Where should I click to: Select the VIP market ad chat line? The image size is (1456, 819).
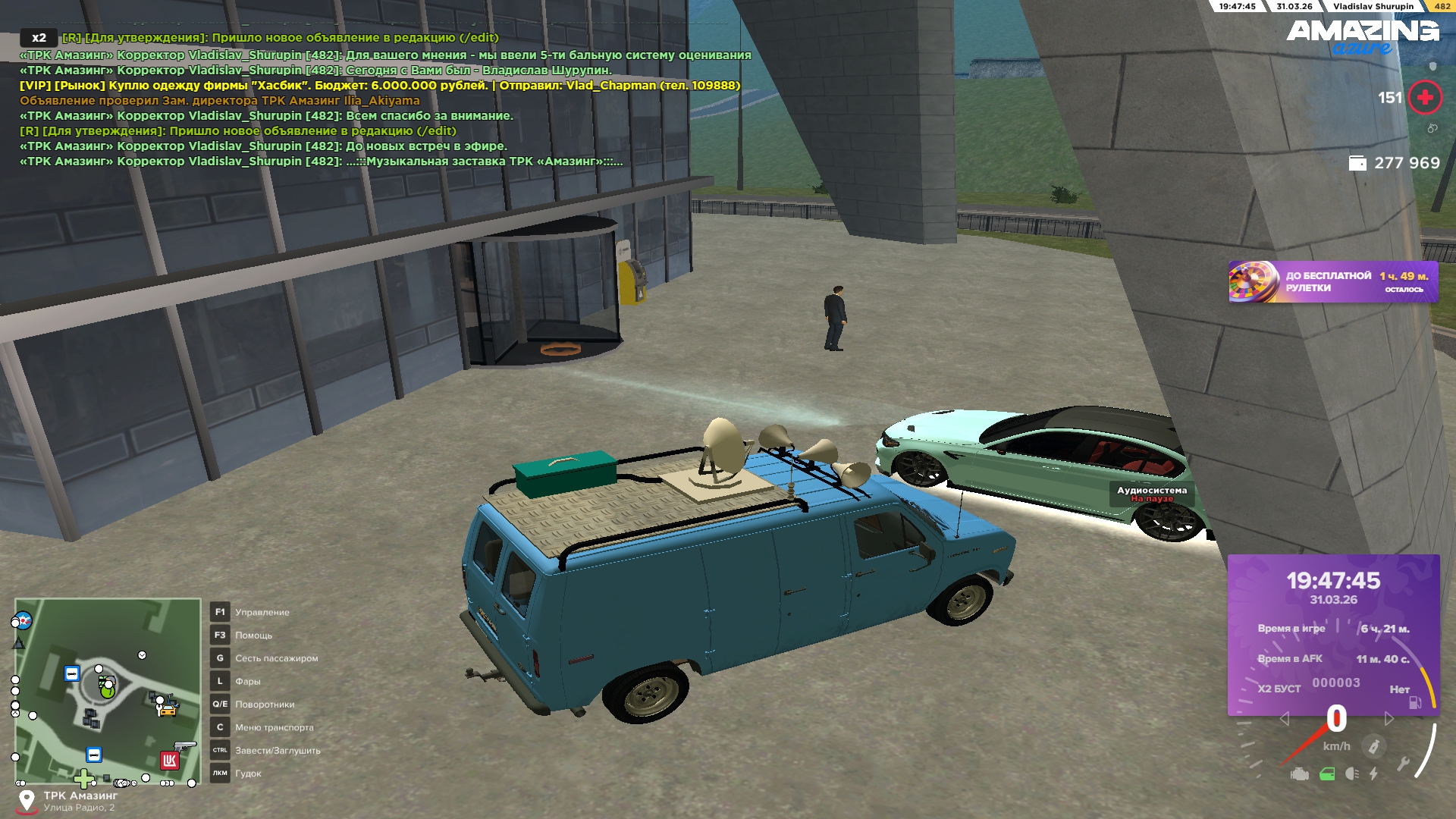[379, 86]
